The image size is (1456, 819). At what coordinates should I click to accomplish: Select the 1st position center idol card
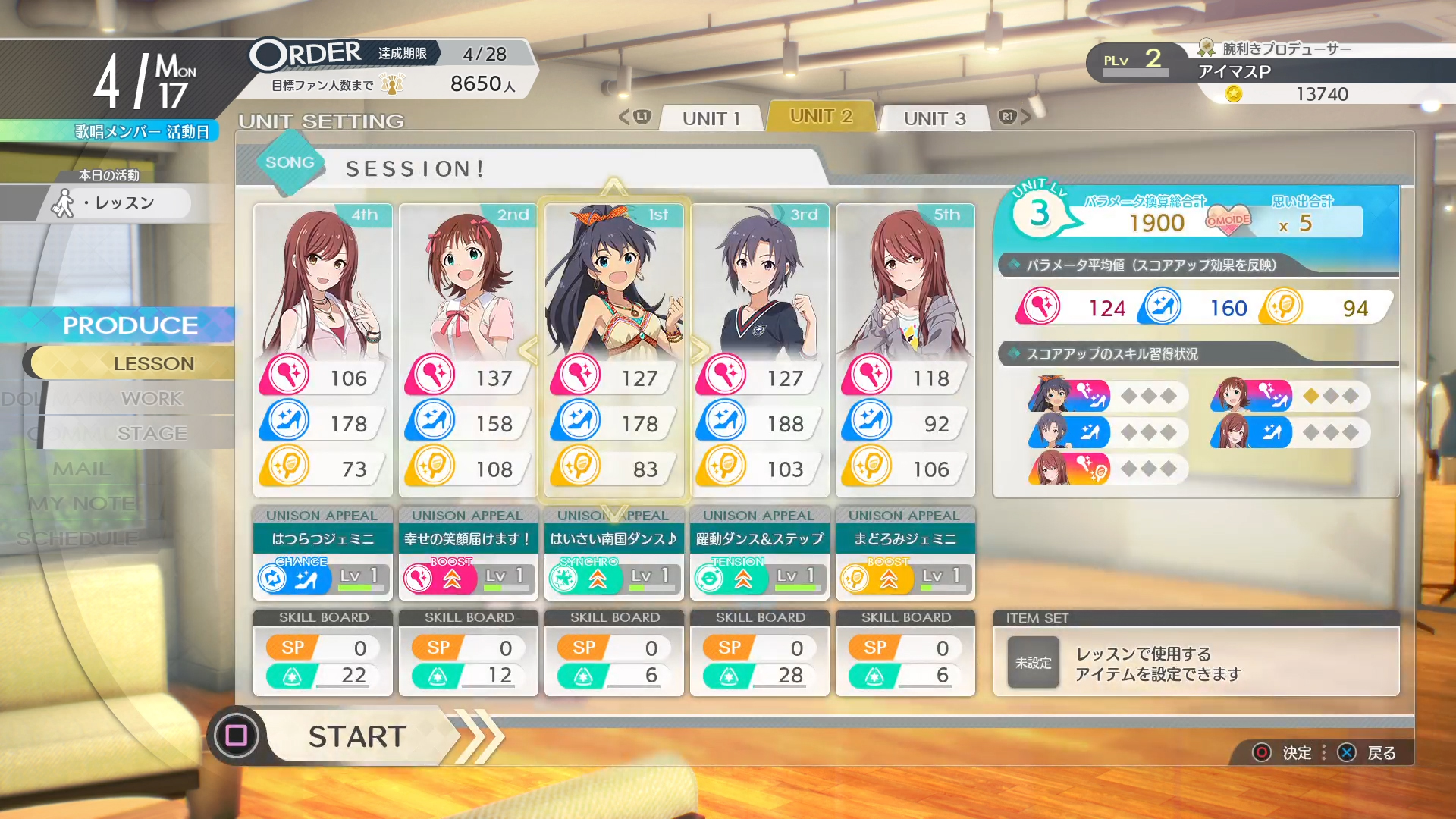point(613,349)
